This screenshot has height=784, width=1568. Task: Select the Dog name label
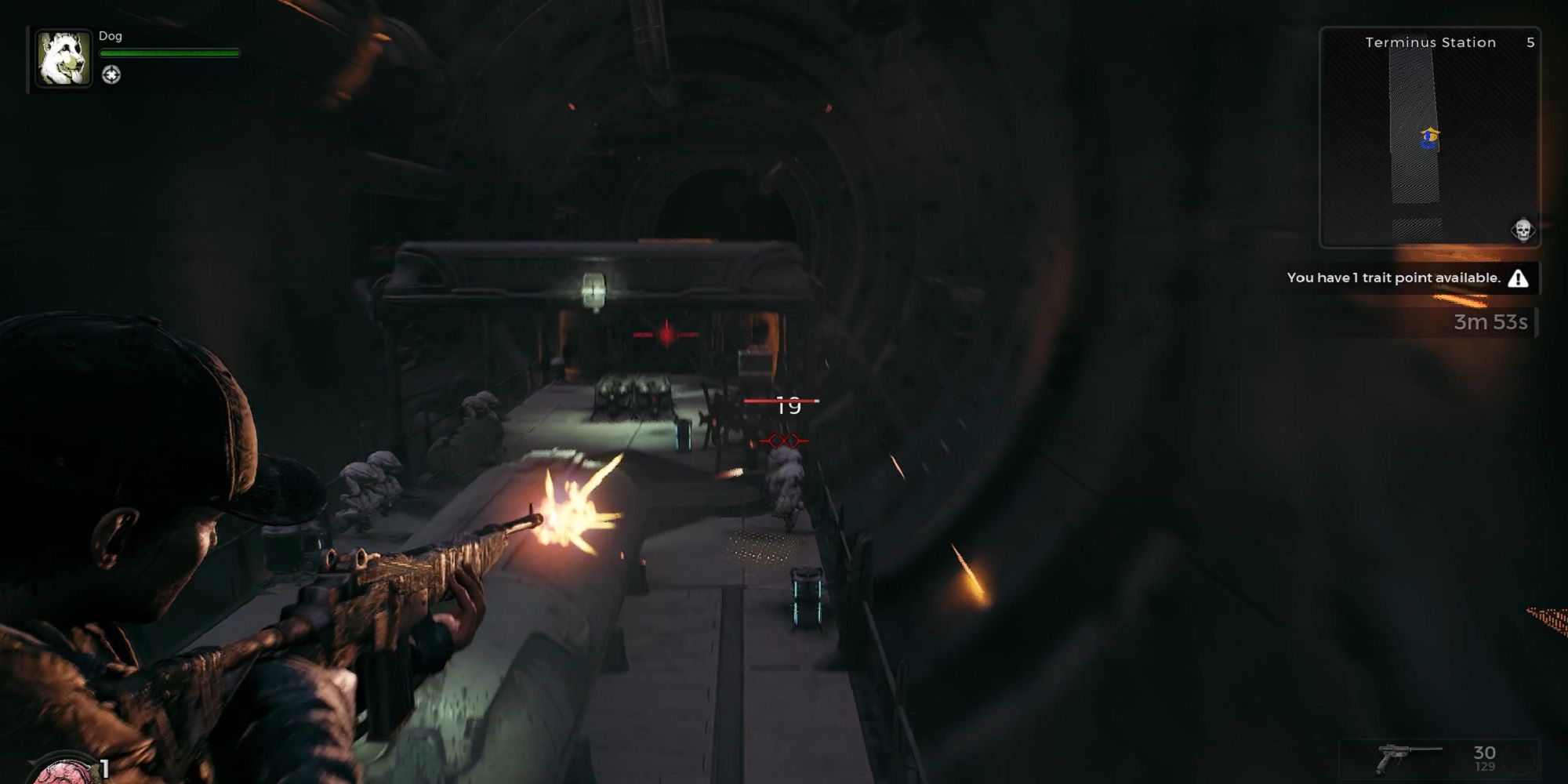(x=112, y=36)
